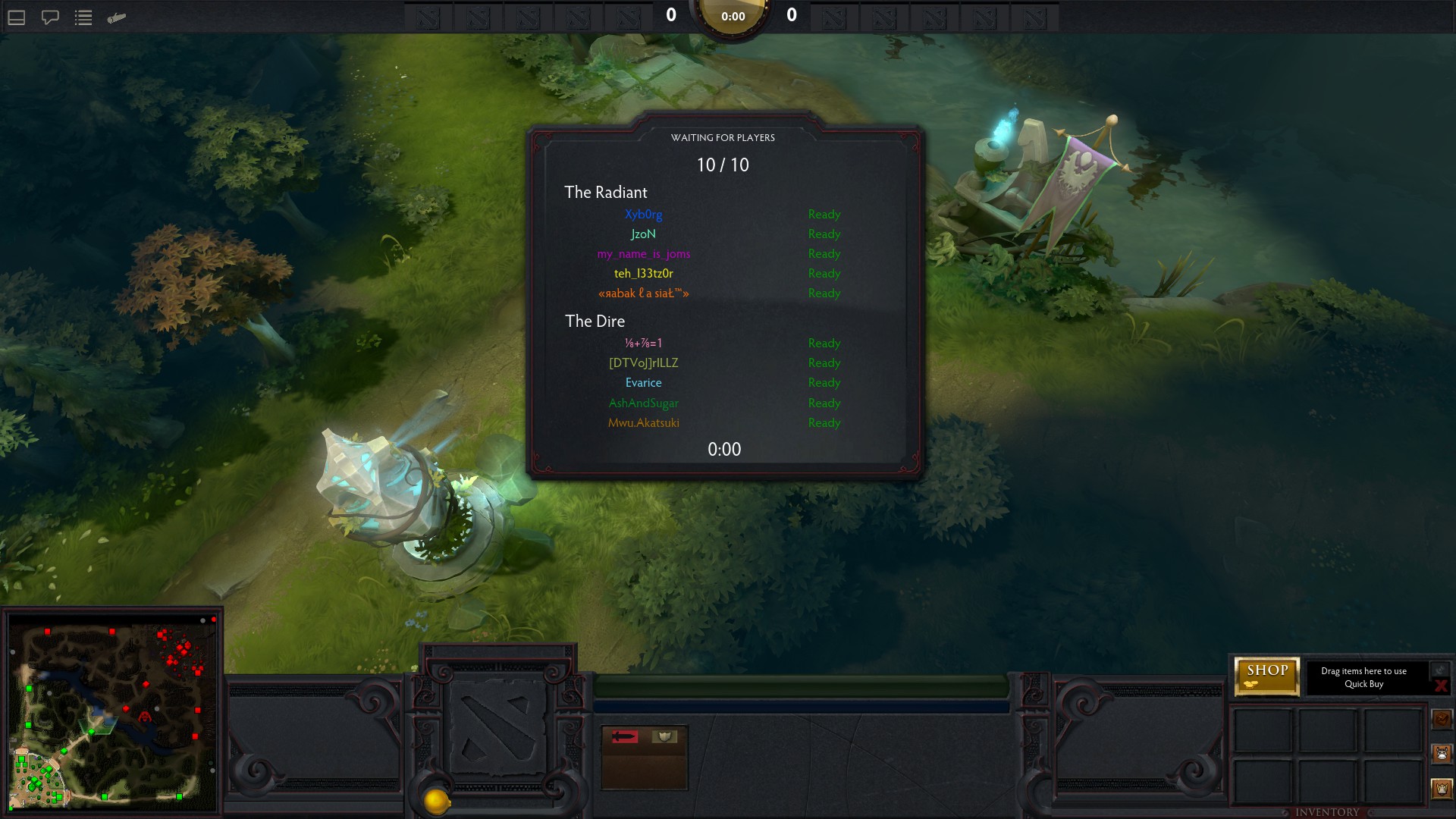Click the minimap

pyautogui.click(x=112, y=711)
